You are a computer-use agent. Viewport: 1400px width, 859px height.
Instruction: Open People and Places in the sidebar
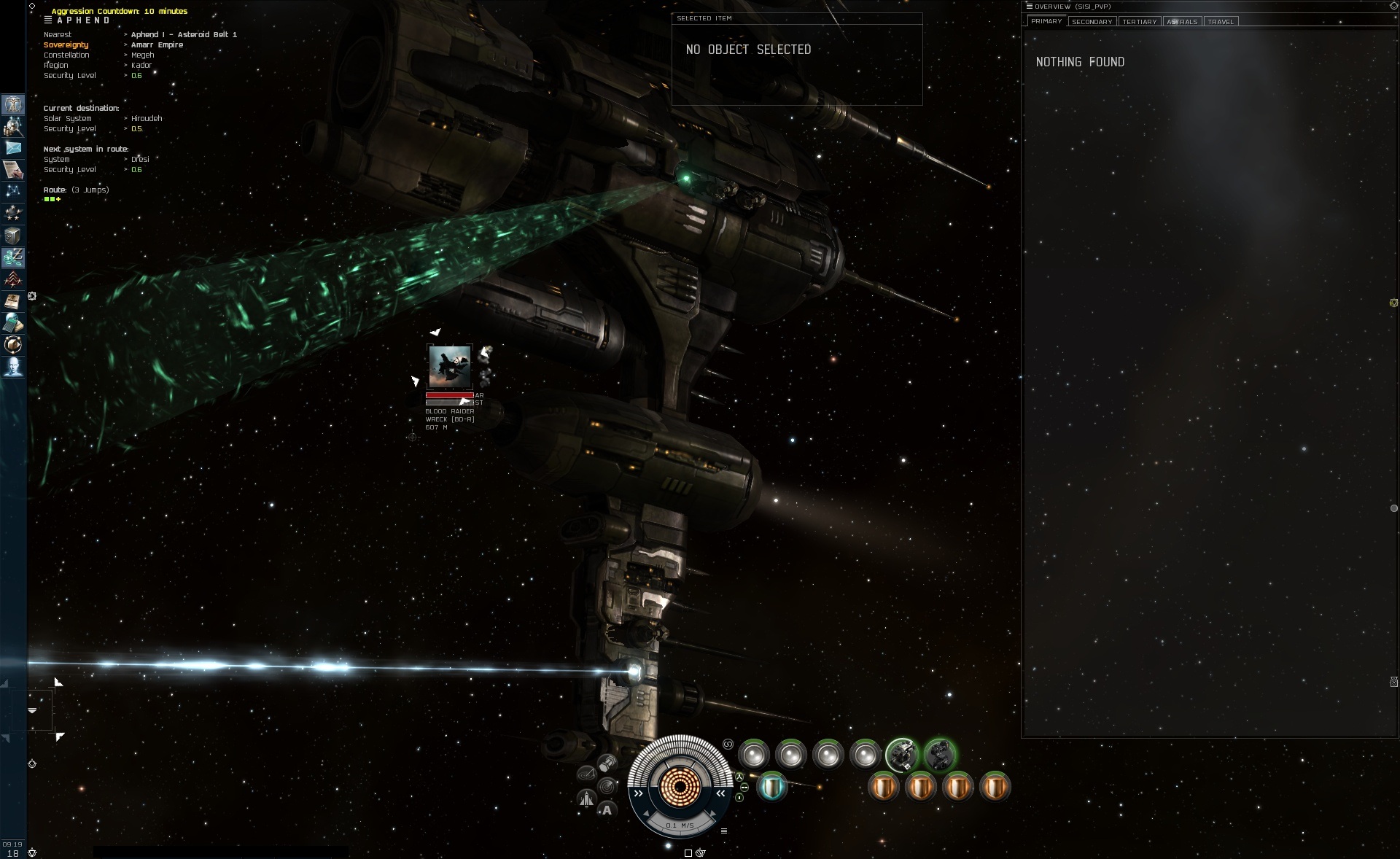(x=13, y=126)
